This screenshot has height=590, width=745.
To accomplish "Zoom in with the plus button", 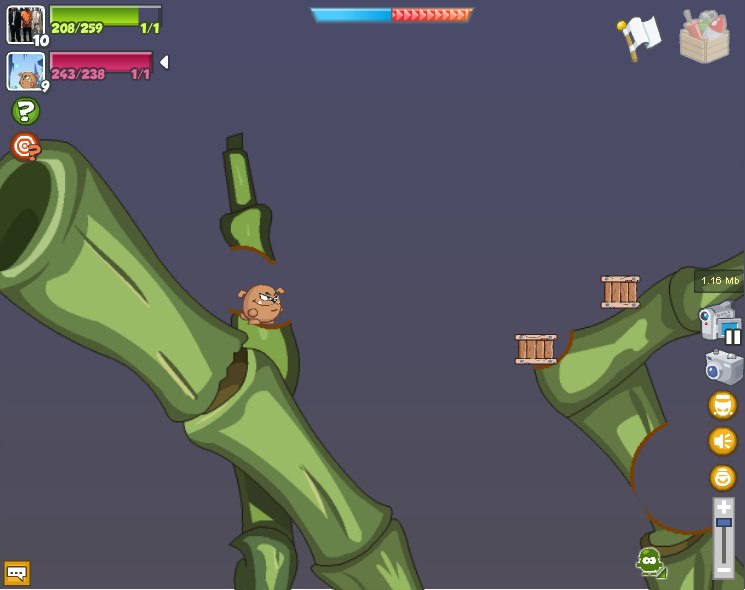I will click(x=723, y=507).
